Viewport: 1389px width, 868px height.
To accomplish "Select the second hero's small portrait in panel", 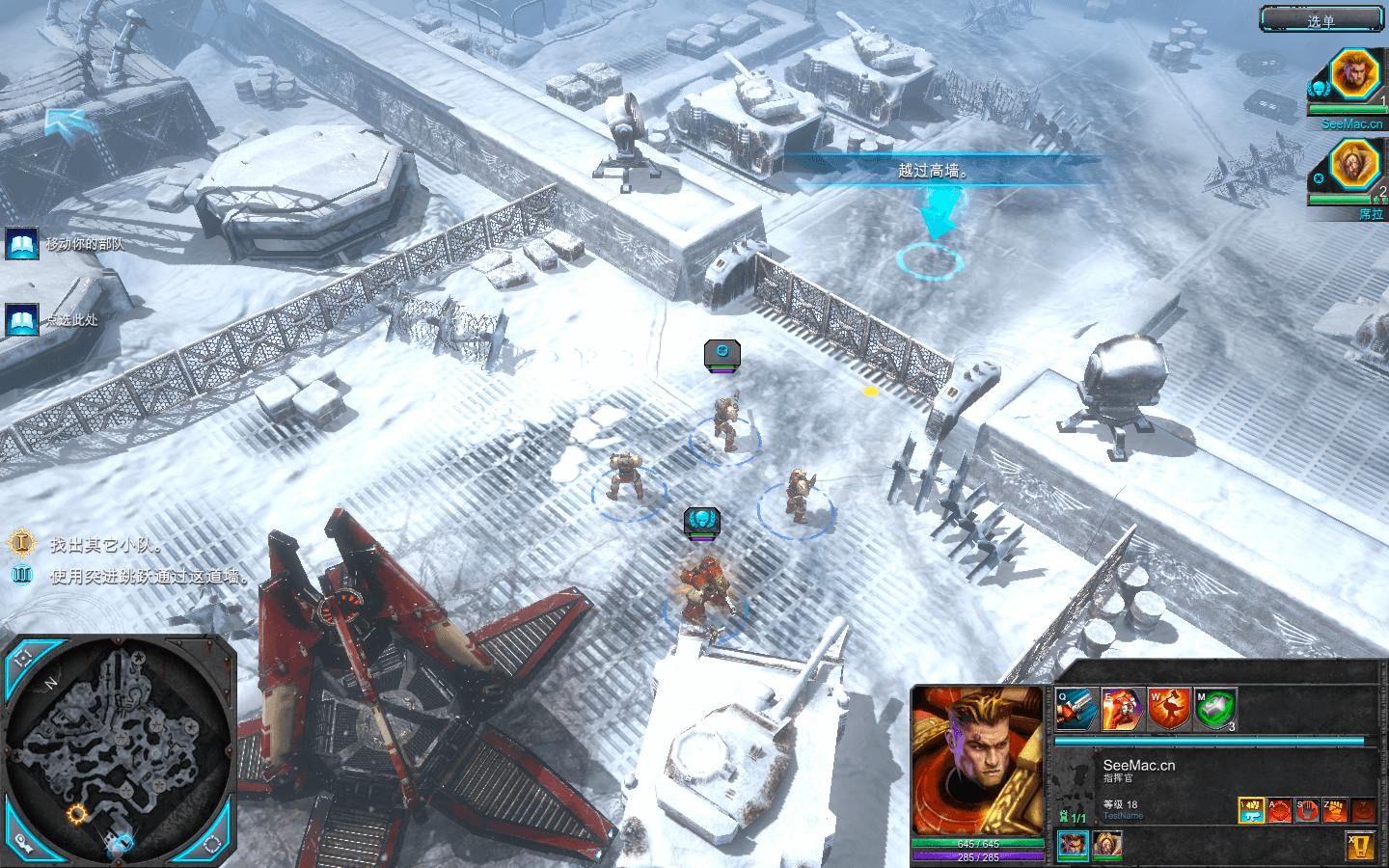I will pyautogui.click(x=1106, y=846).
